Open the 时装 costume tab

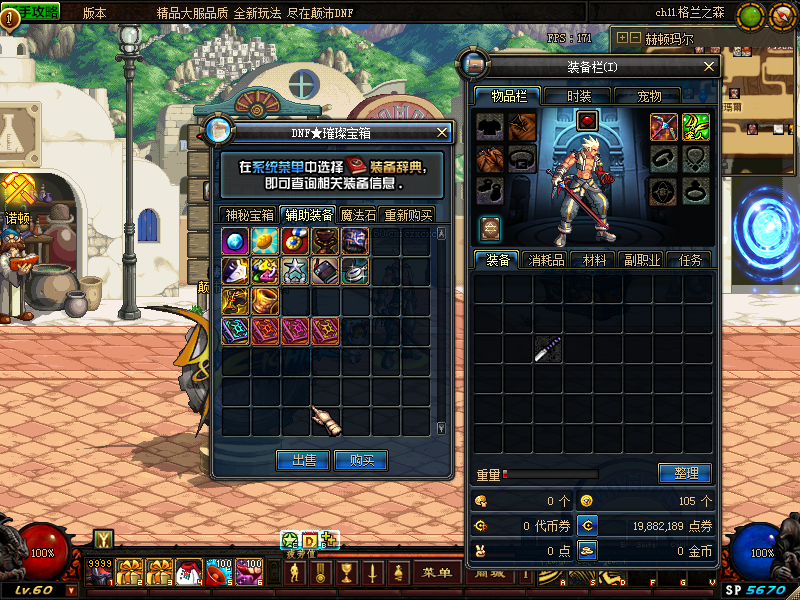coord(579,96)
